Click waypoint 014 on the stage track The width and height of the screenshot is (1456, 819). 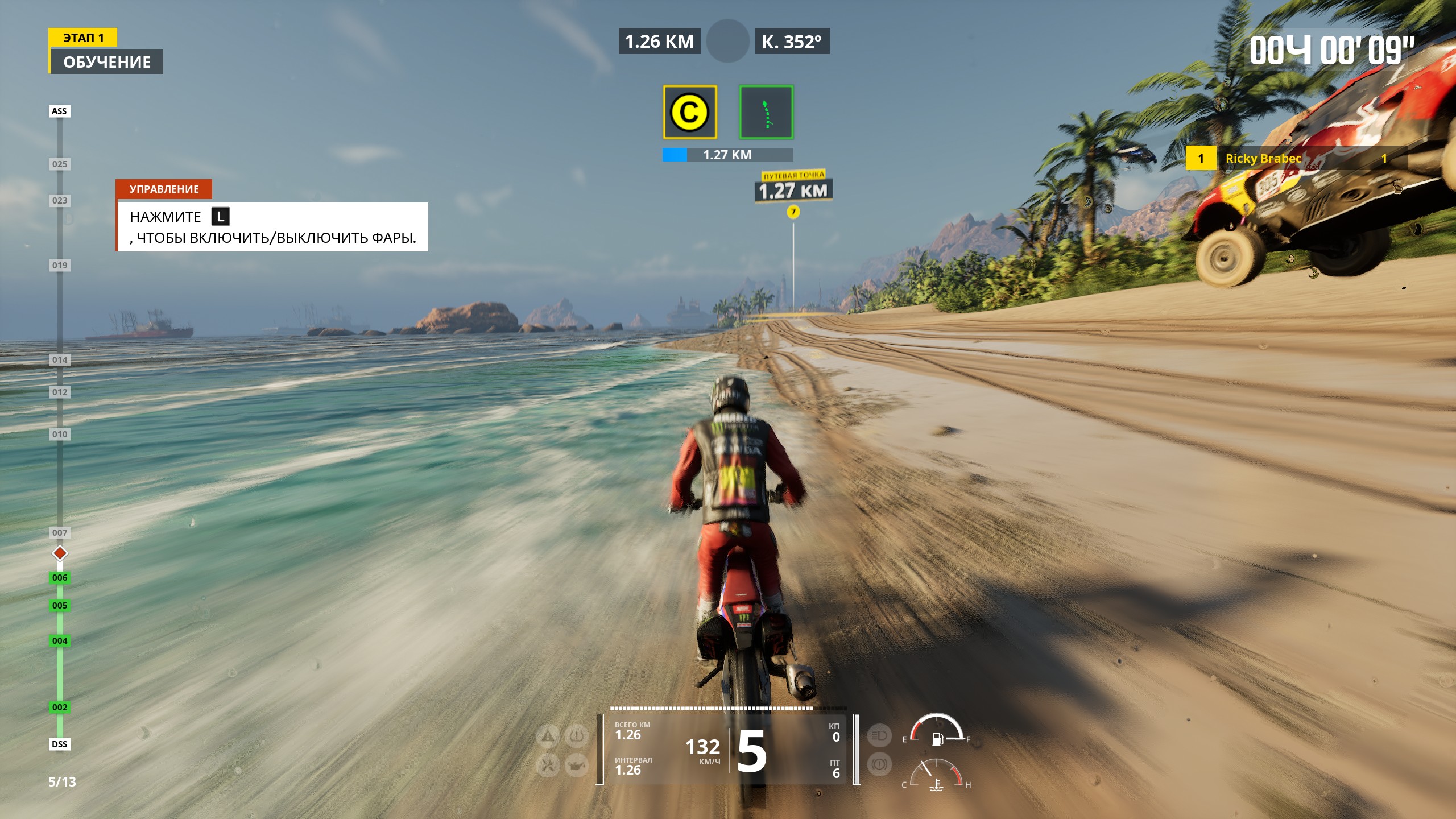60,360
